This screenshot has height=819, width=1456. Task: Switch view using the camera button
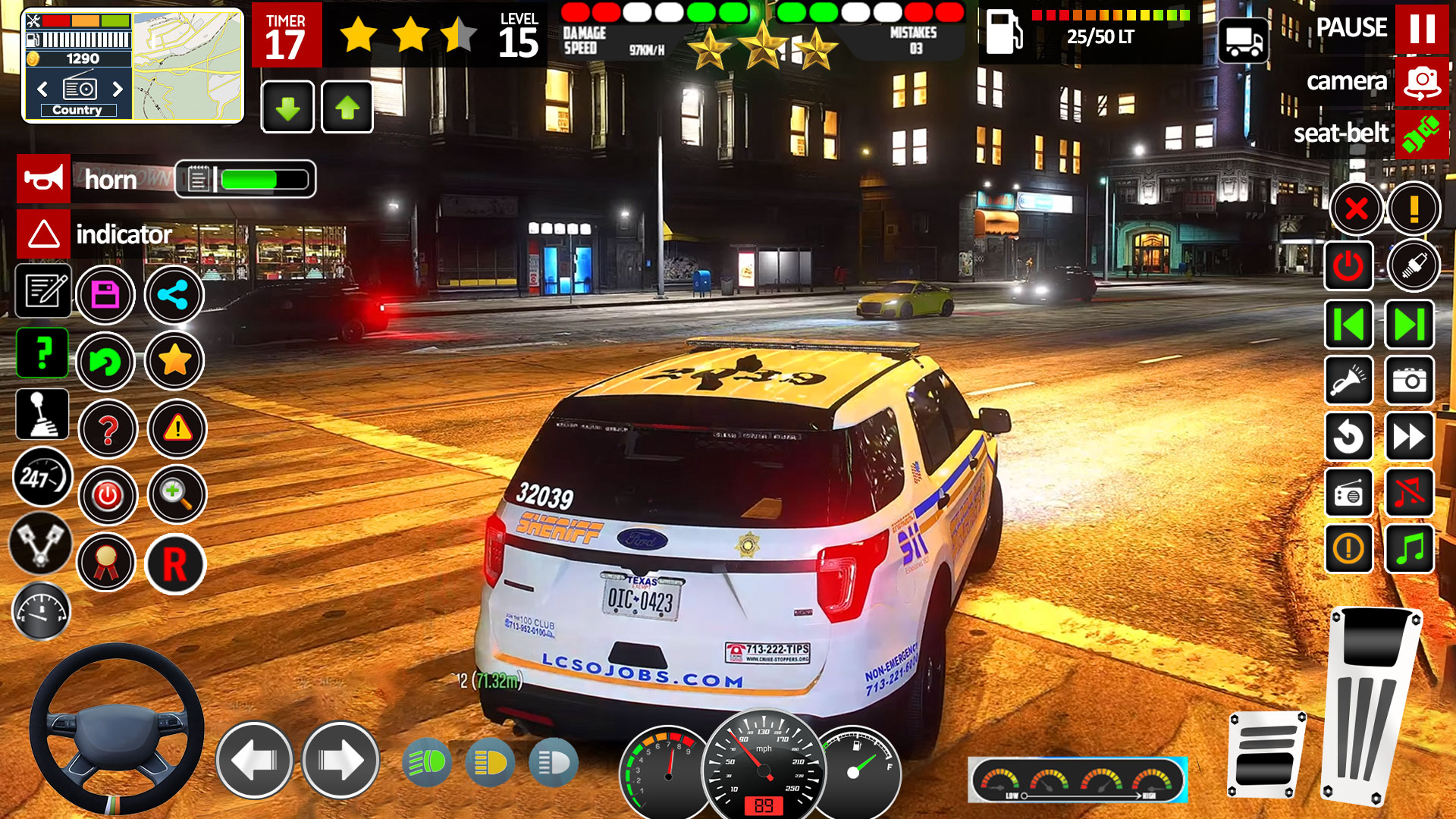click(x=1421, y=81)
